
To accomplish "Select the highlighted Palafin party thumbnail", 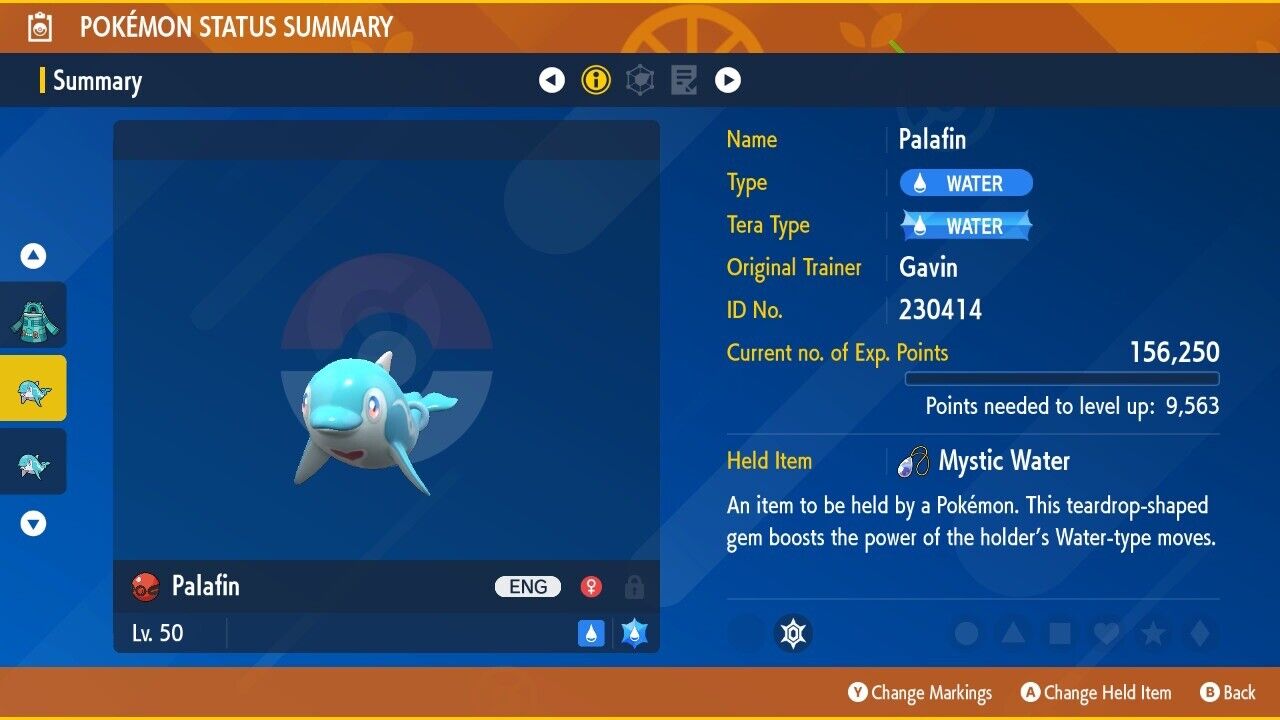I will 34,388.
